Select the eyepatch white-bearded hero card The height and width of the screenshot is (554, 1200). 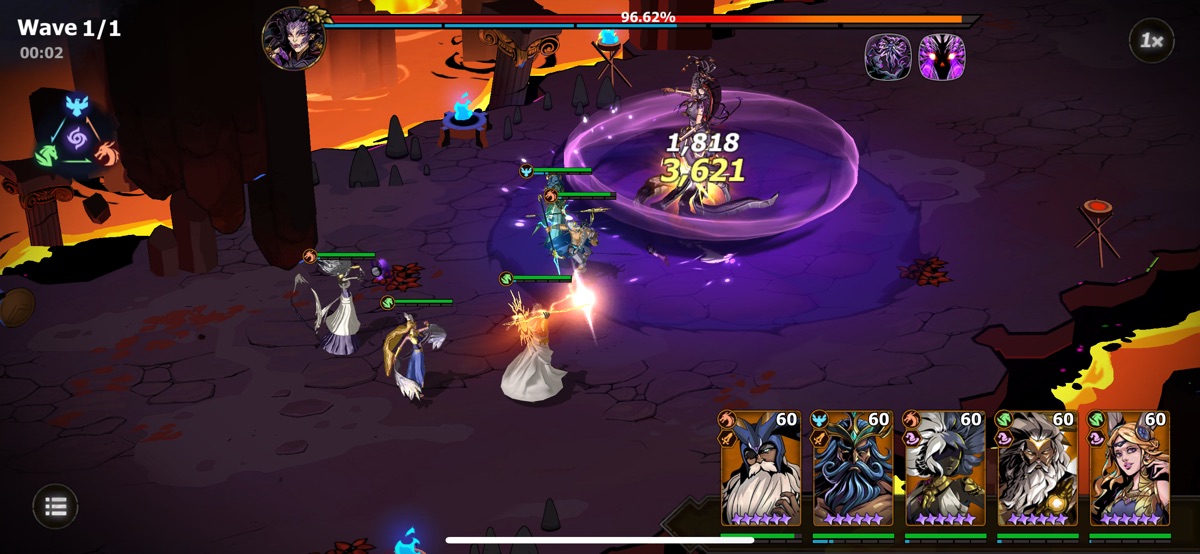tap(761, 469)
